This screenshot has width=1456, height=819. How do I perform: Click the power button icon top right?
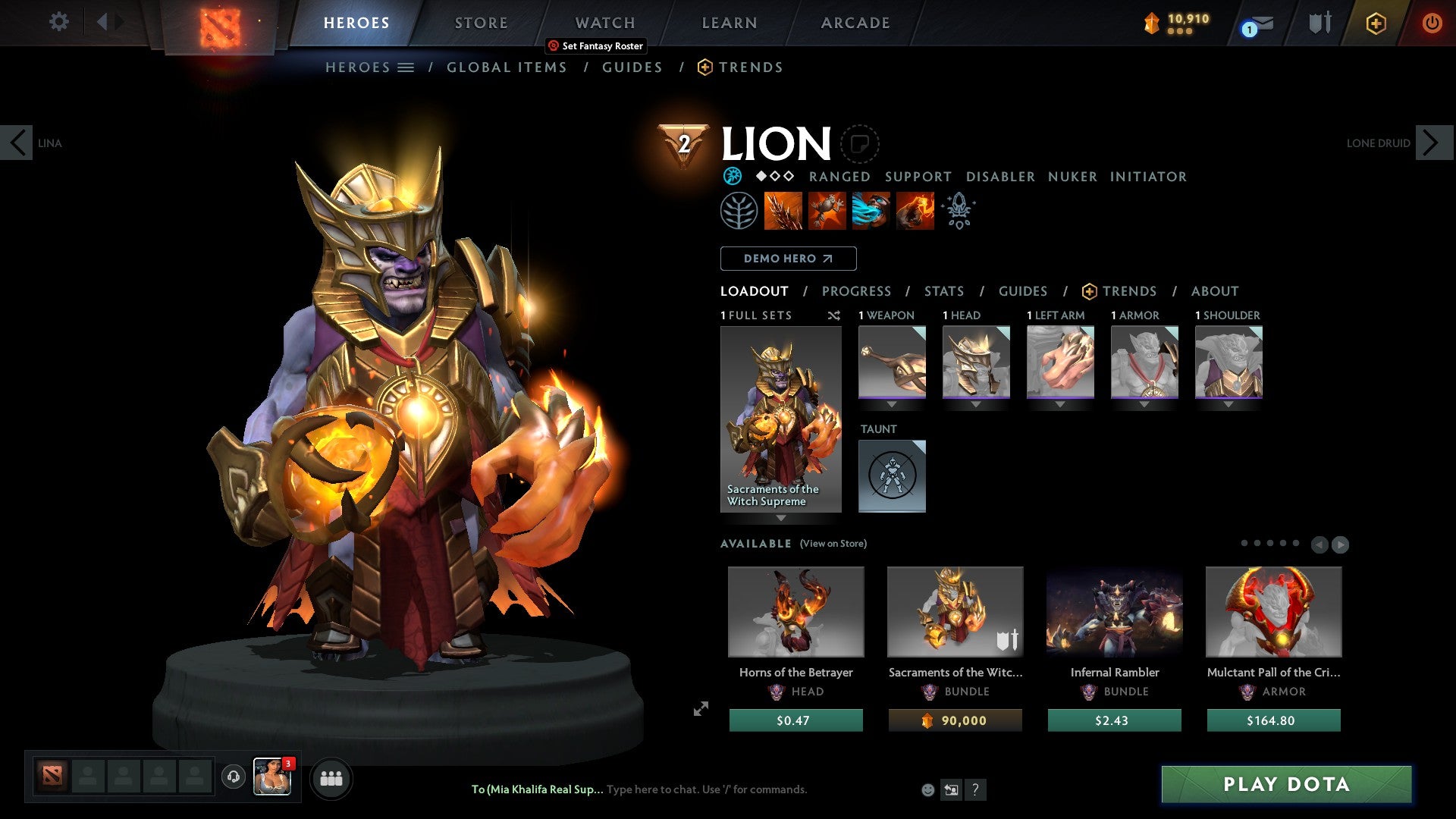(x=1432, y=23)
